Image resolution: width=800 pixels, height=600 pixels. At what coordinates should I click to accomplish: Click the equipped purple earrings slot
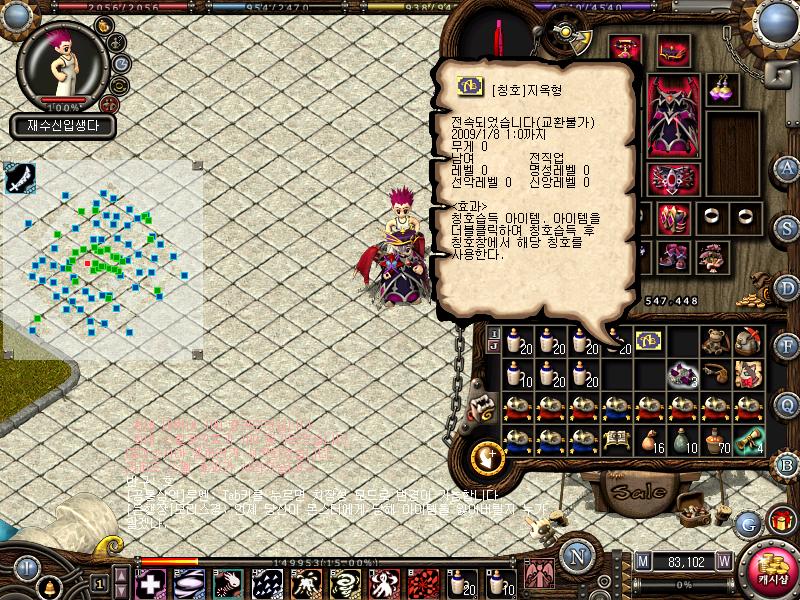(x=722, y=90)
